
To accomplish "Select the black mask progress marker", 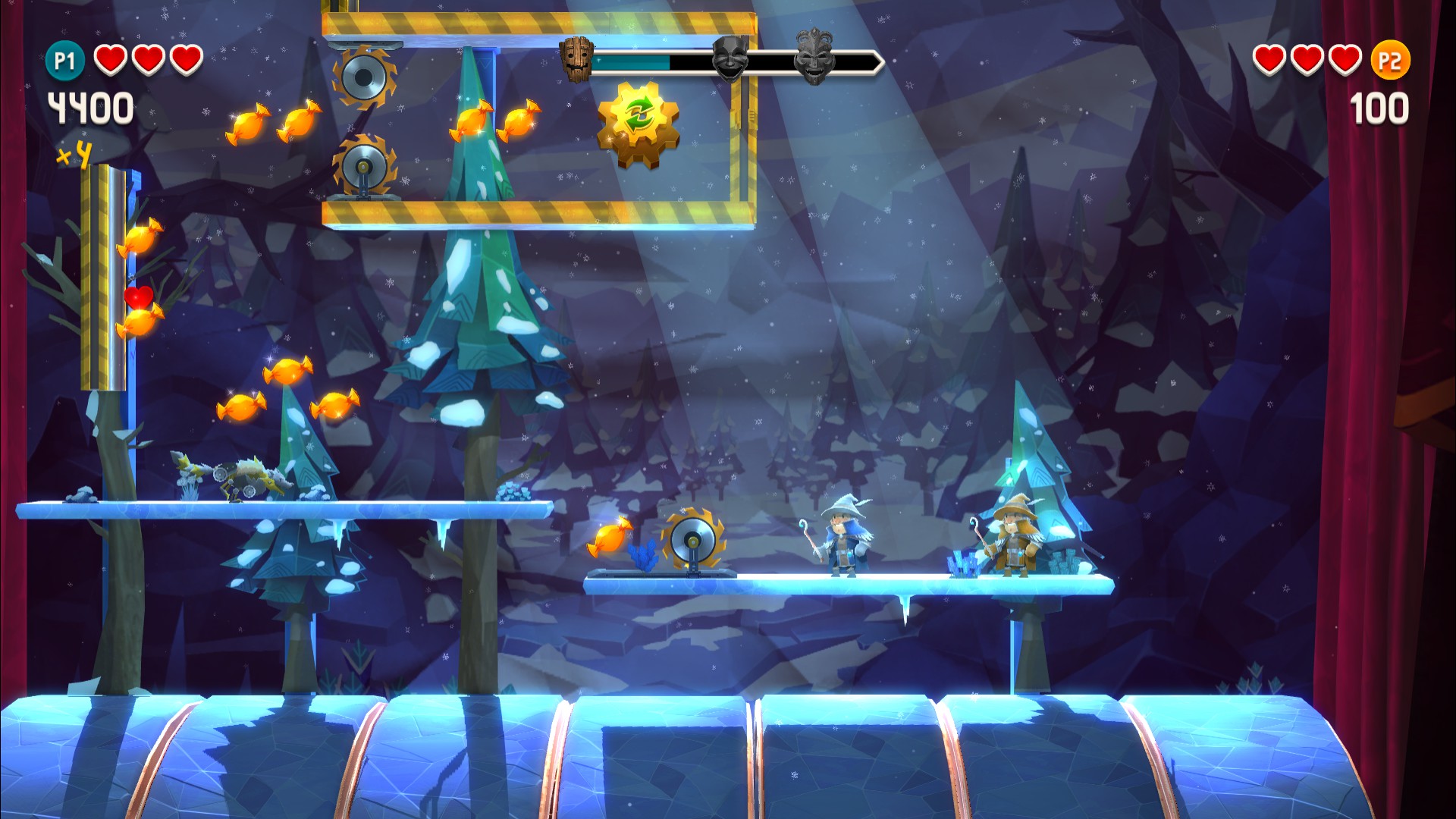I will click(730, 58).
